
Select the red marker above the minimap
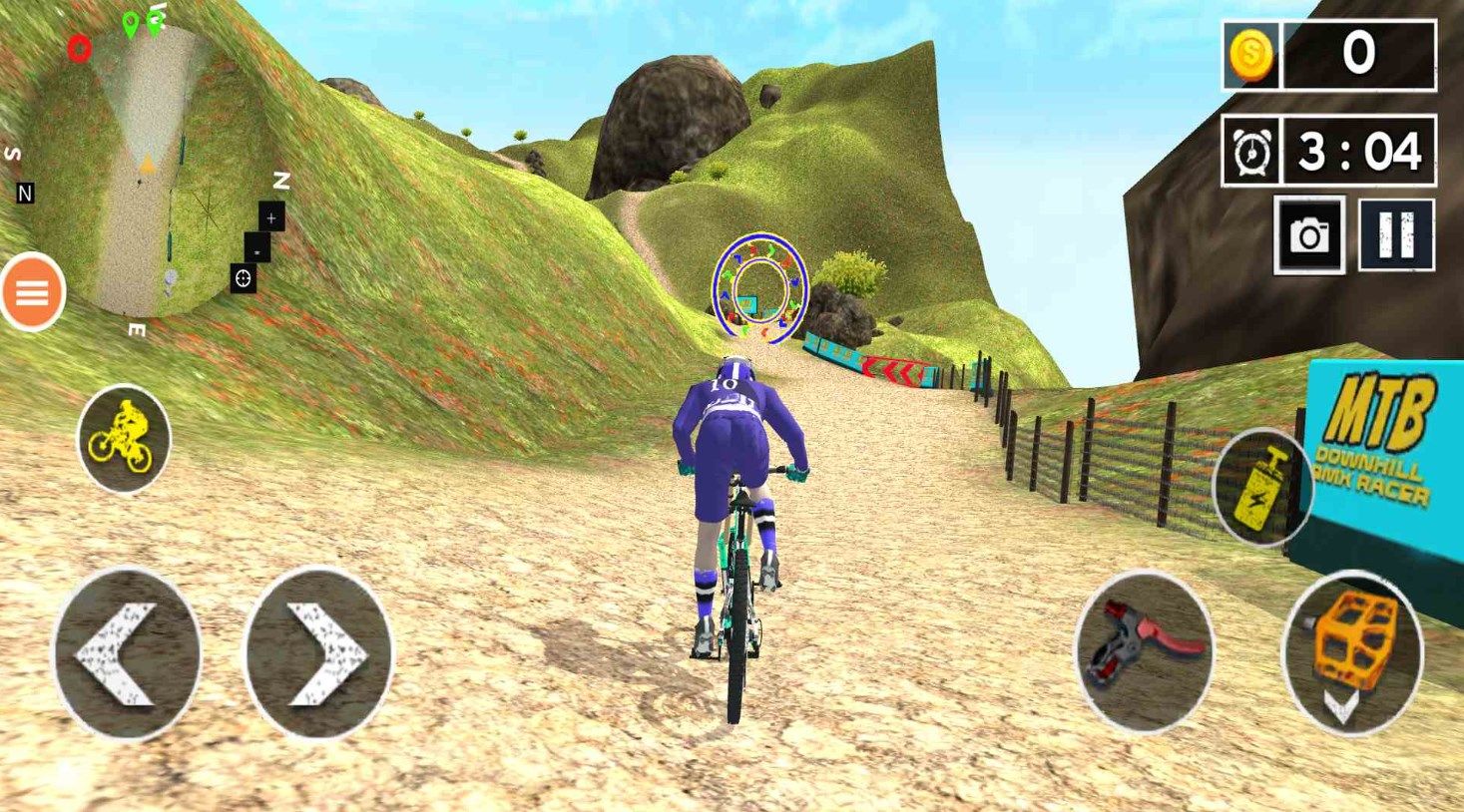click(79, 47)
